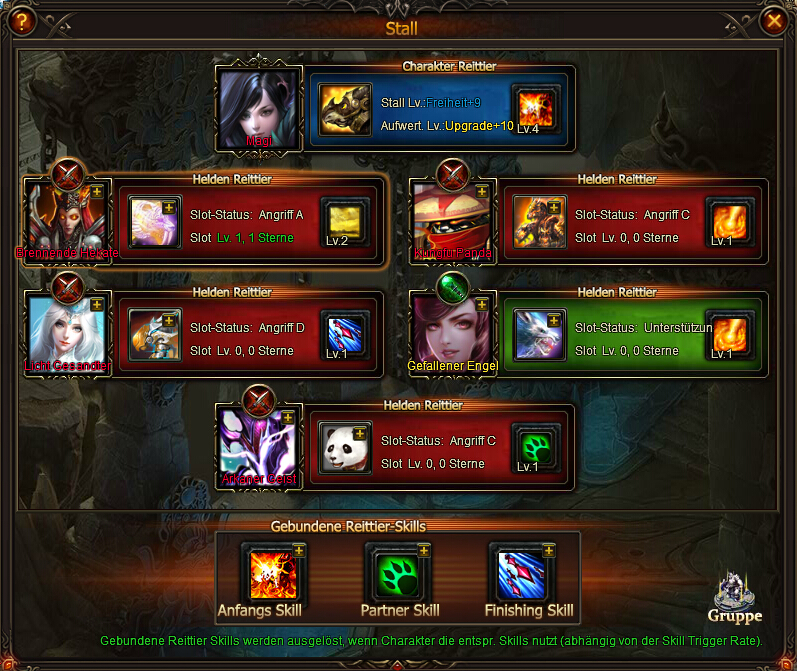Click the green paw skill Lv.1 icon
Screen dimensions: 797x671
coord(536,446)
